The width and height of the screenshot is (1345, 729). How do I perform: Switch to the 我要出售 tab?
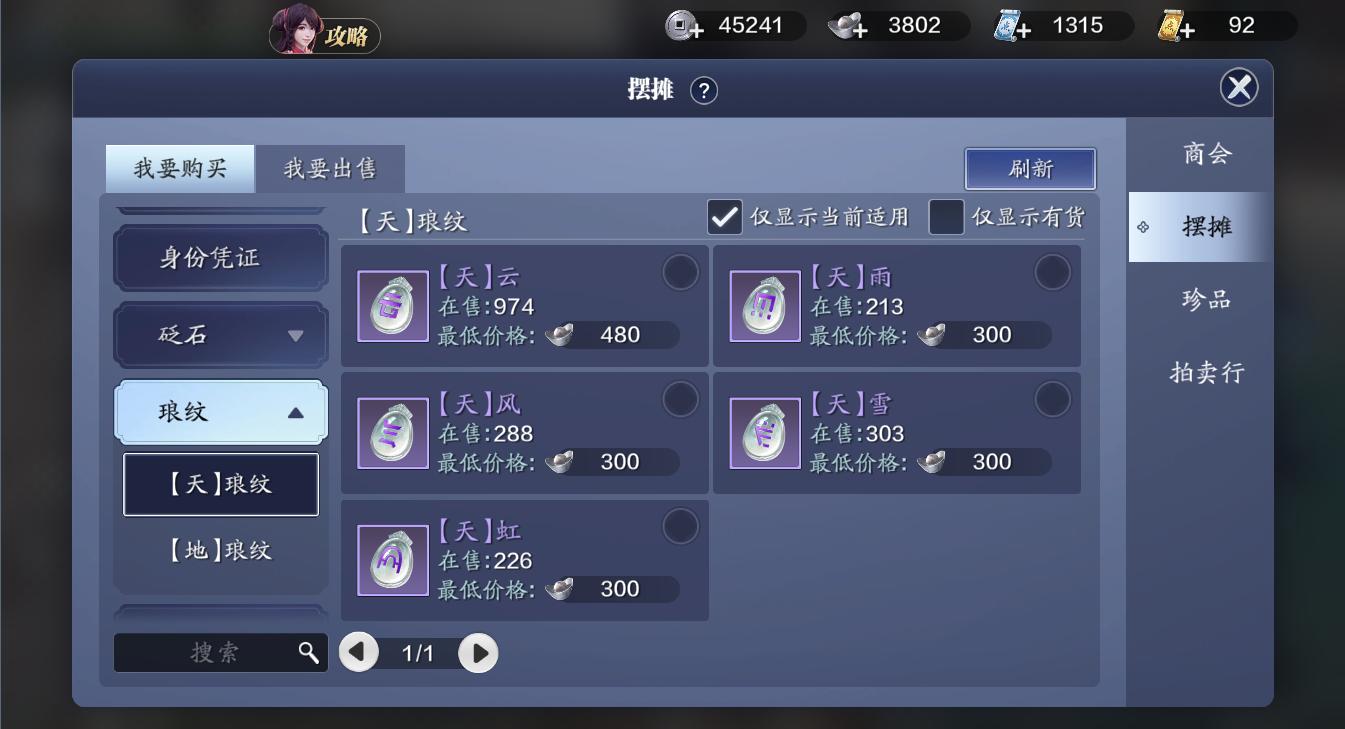pyautogui.click(x=330, y=169)
